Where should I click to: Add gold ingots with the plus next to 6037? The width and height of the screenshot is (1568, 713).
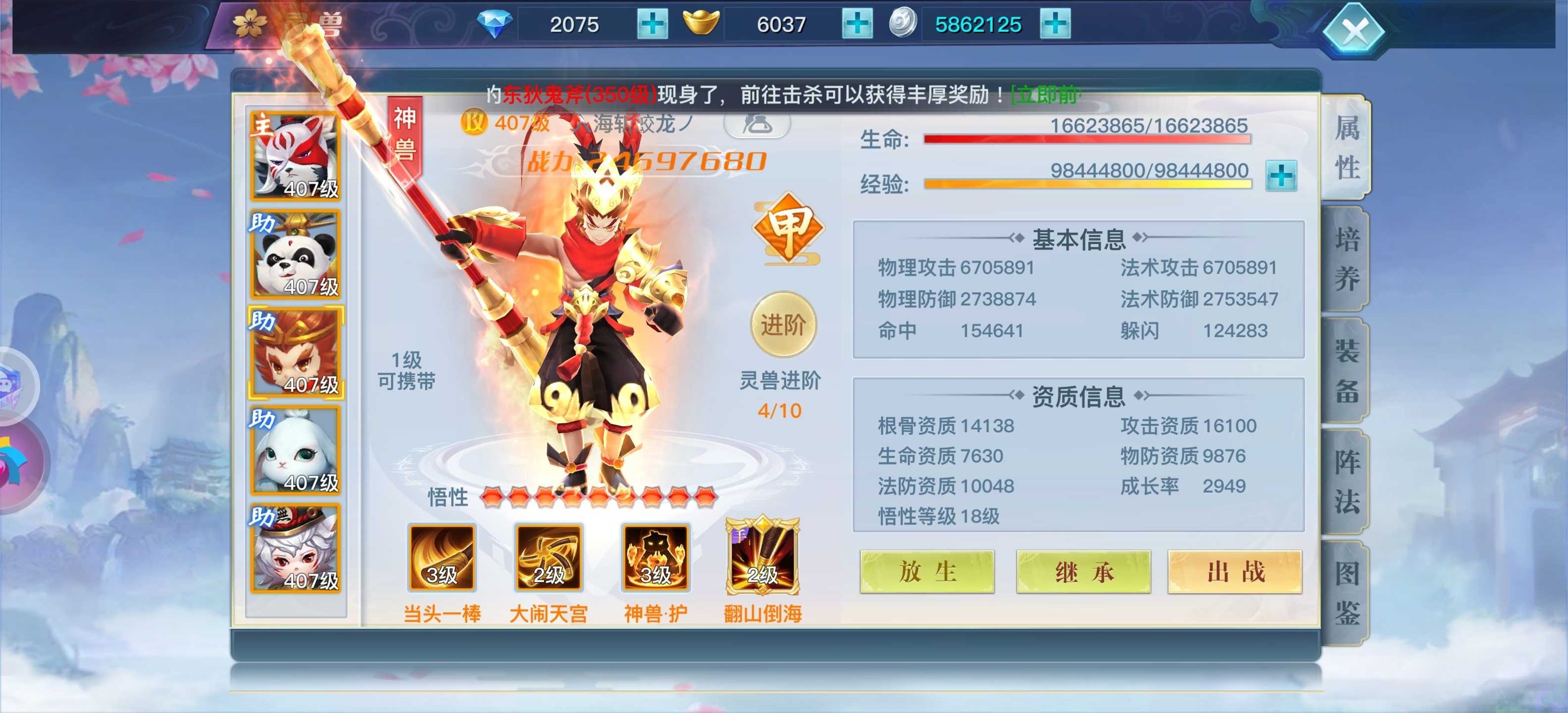click(859, 24)
